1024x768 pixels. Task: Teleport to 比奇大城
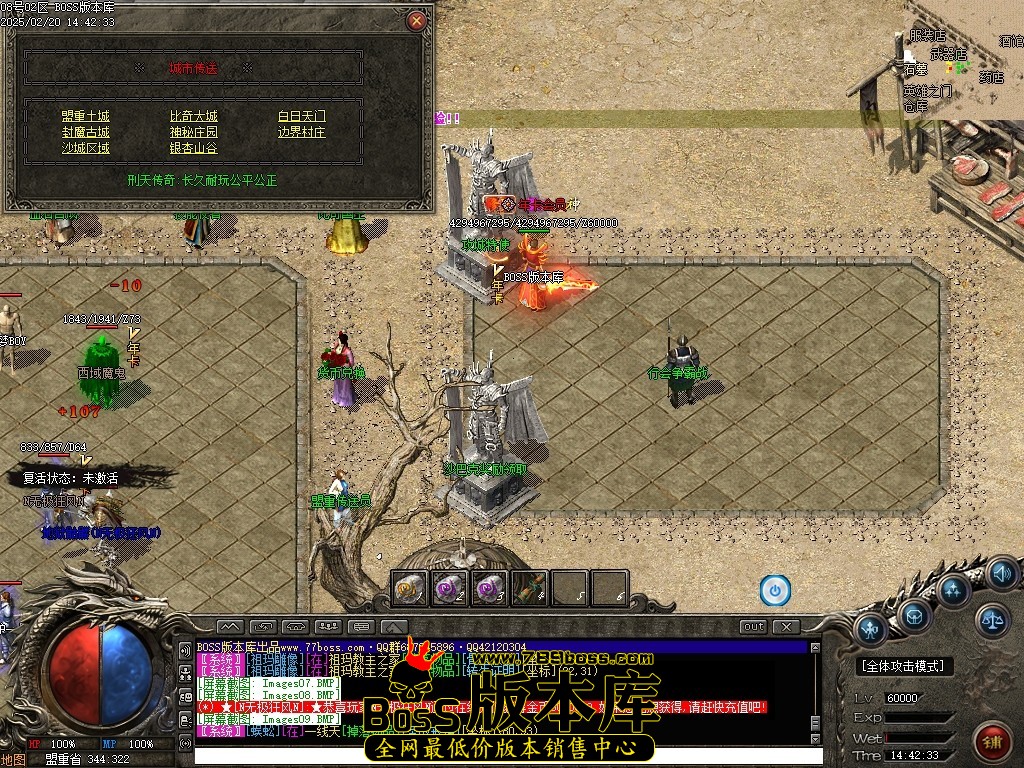point(193,116)
